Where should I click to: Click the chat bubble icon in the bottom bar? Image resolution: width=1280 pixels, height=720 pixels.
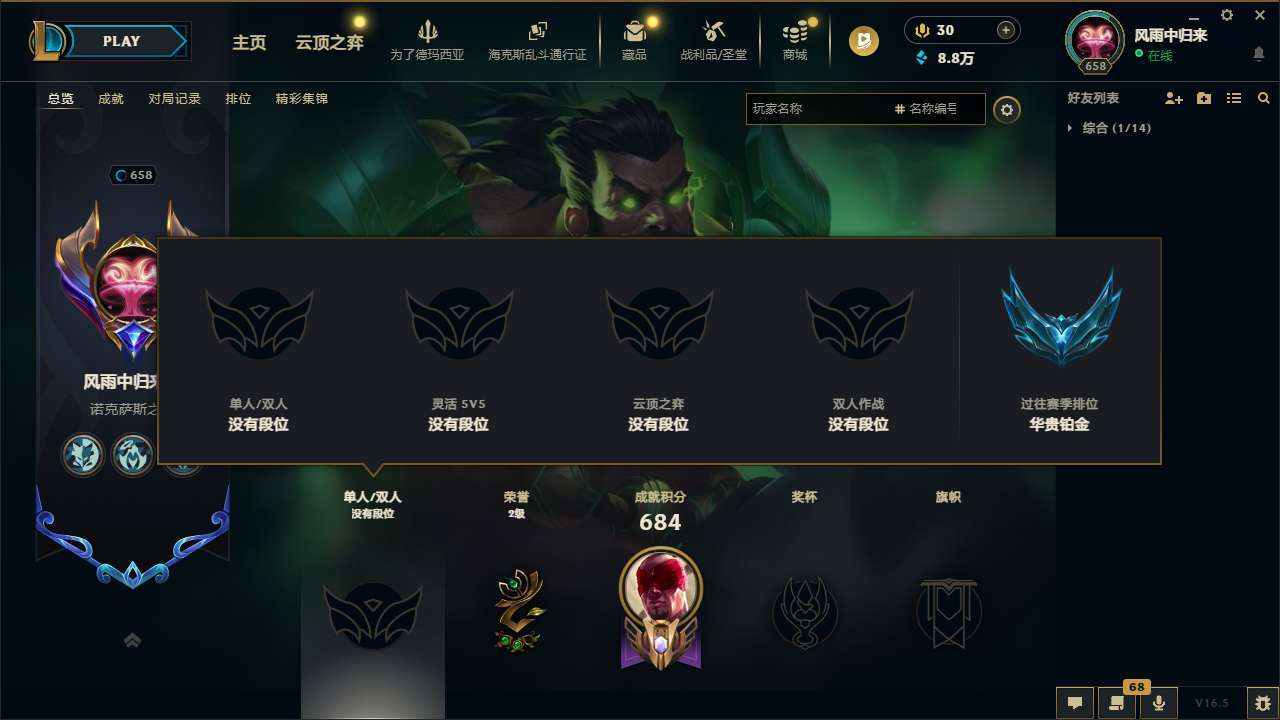(x=1074, y=703)
